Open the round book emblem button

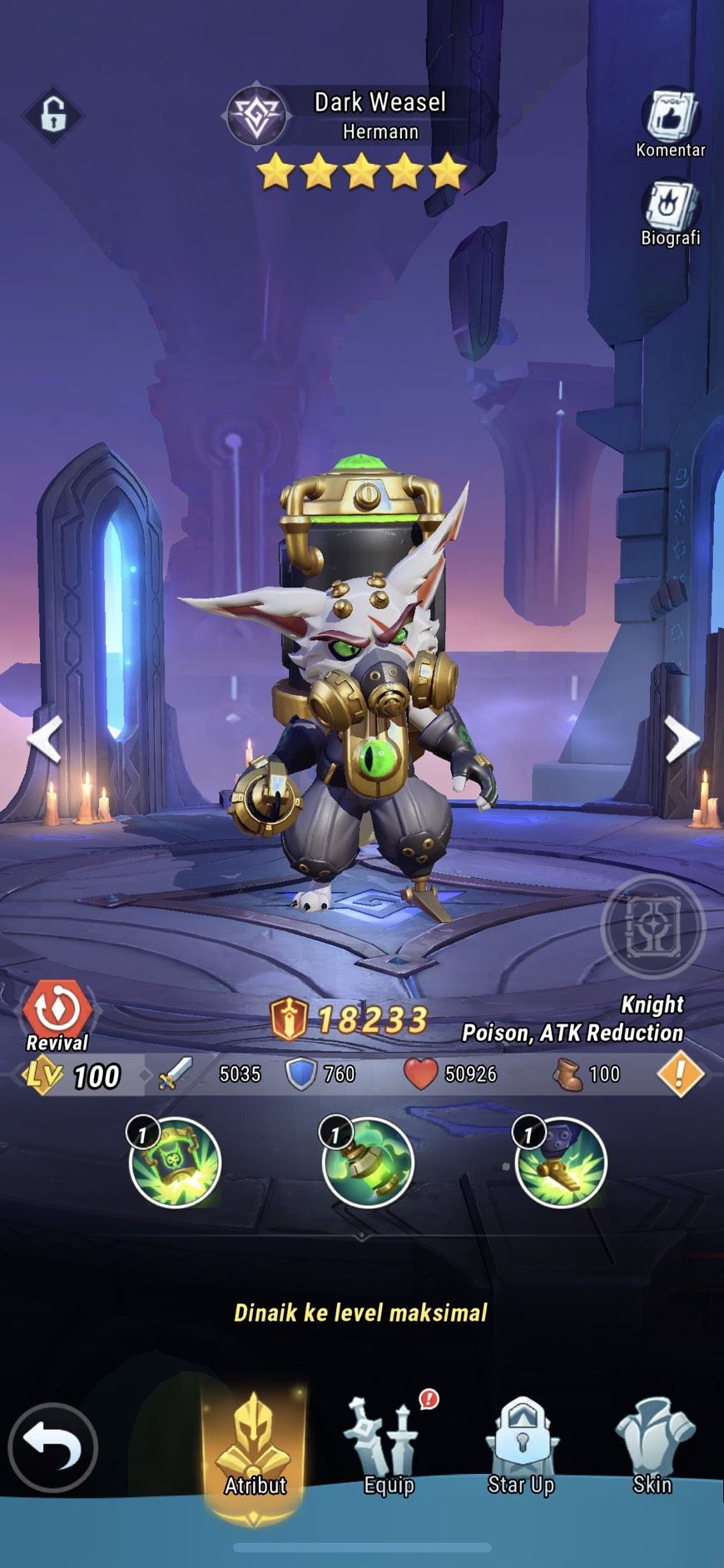point(652,925)
